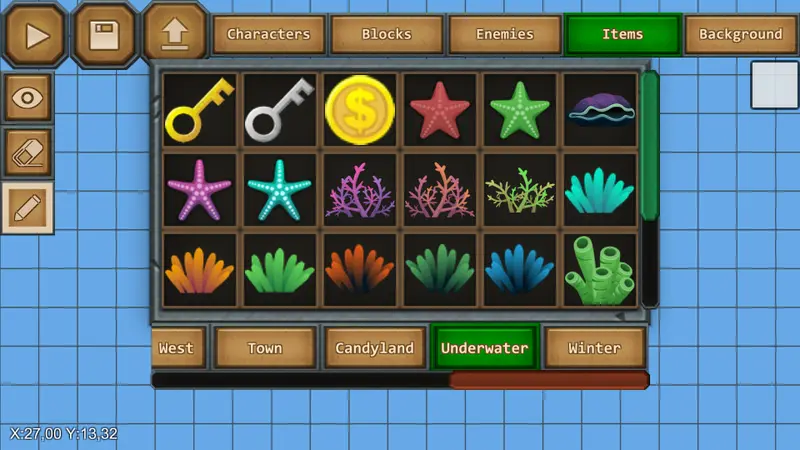Select the green tube sponge item
This screenshot has width=800, height=450.
(x=600, y=270)
